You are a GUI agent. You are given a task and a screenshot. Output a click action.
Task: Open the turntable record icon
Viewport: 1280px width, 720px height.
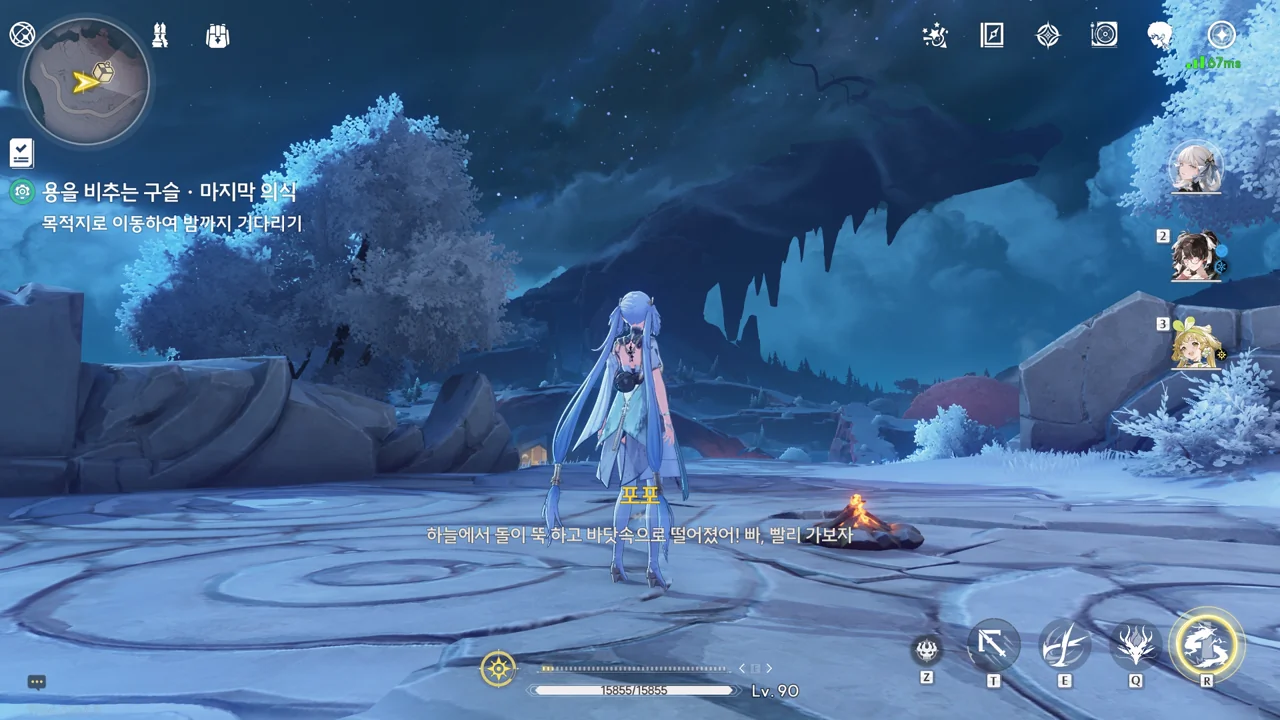(x=1104, y=36)
